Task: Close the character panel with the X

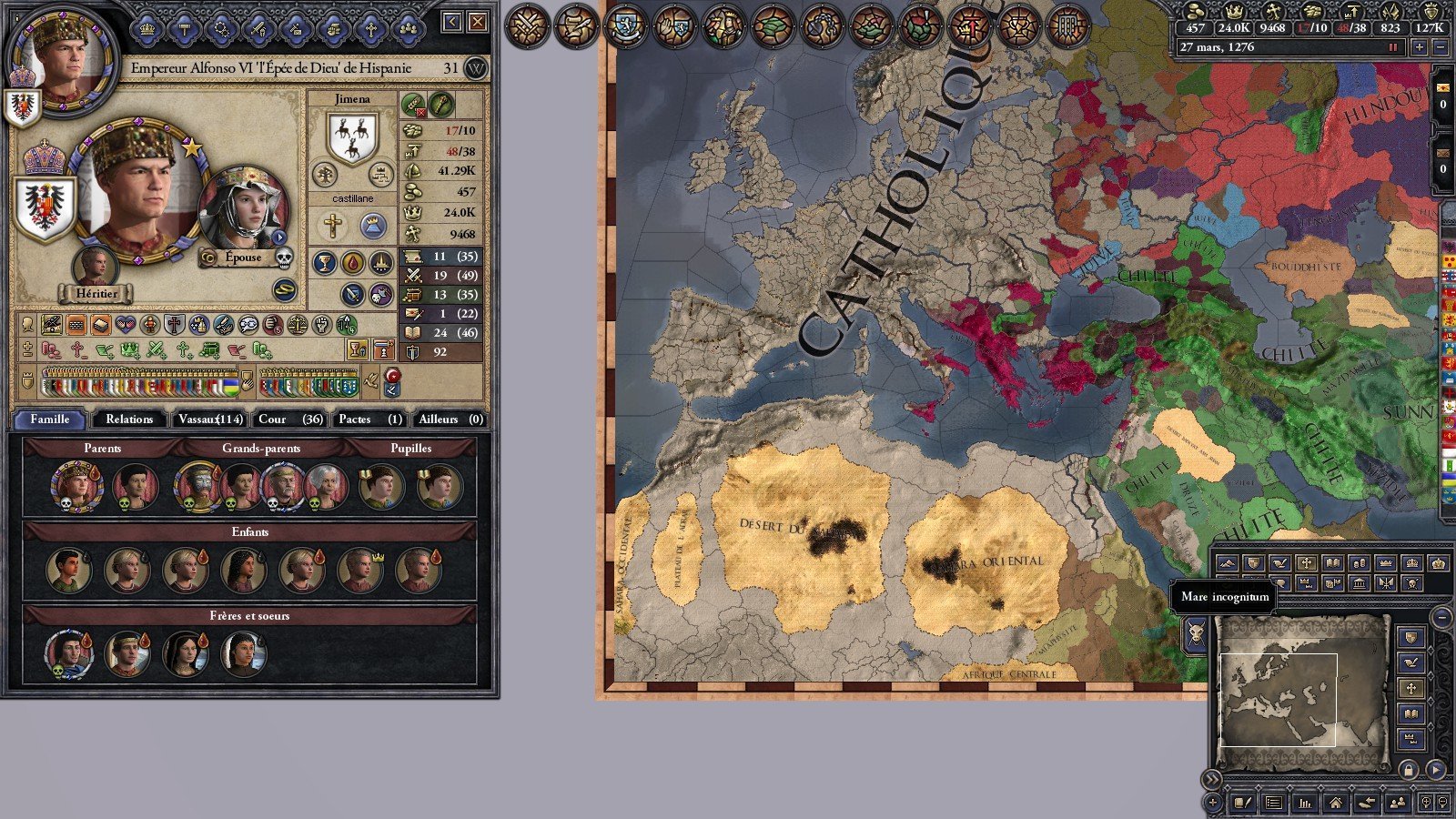Action: click(x=478, y=22)
